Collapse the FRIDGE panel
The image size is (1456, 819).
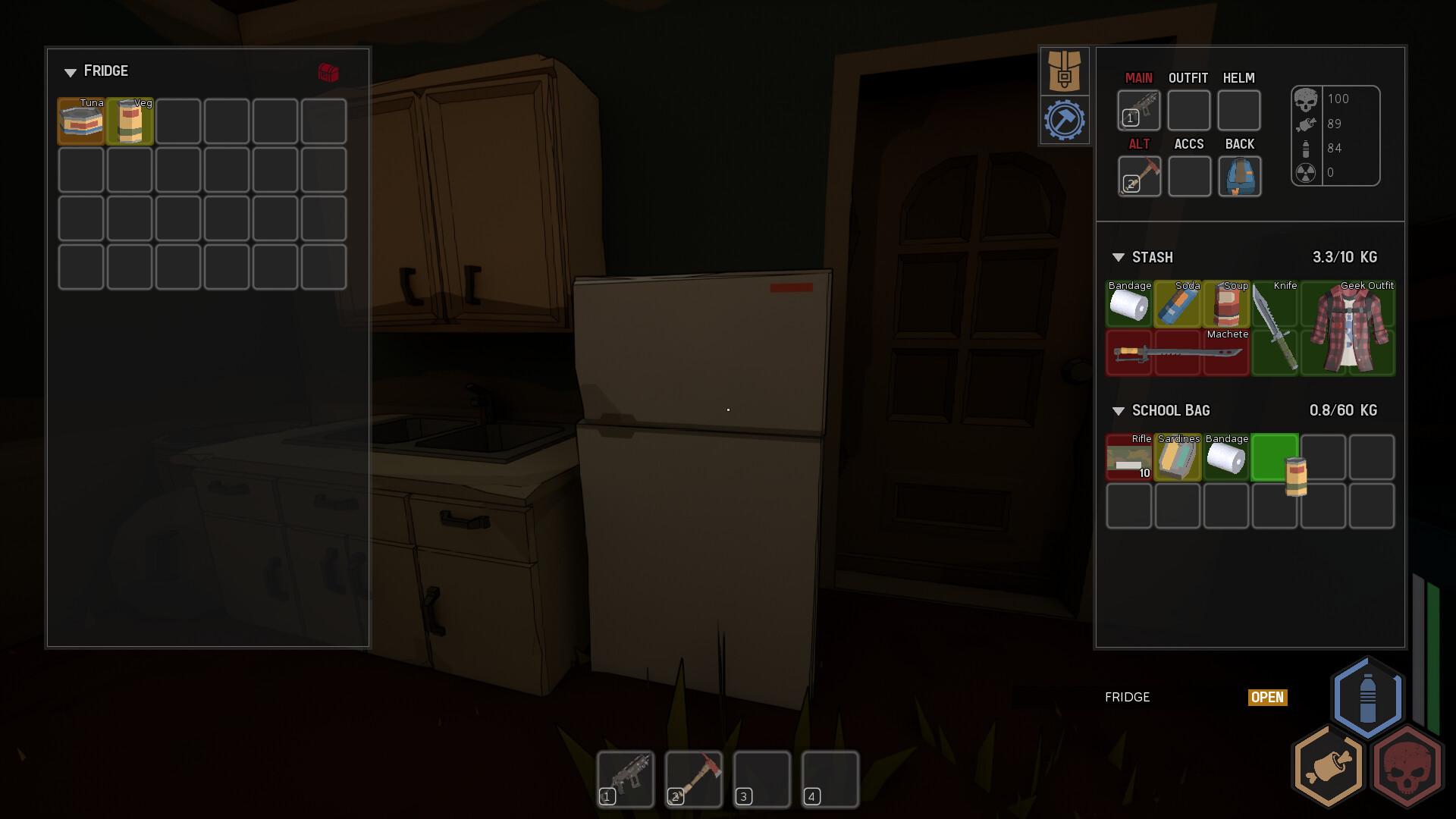71,72
